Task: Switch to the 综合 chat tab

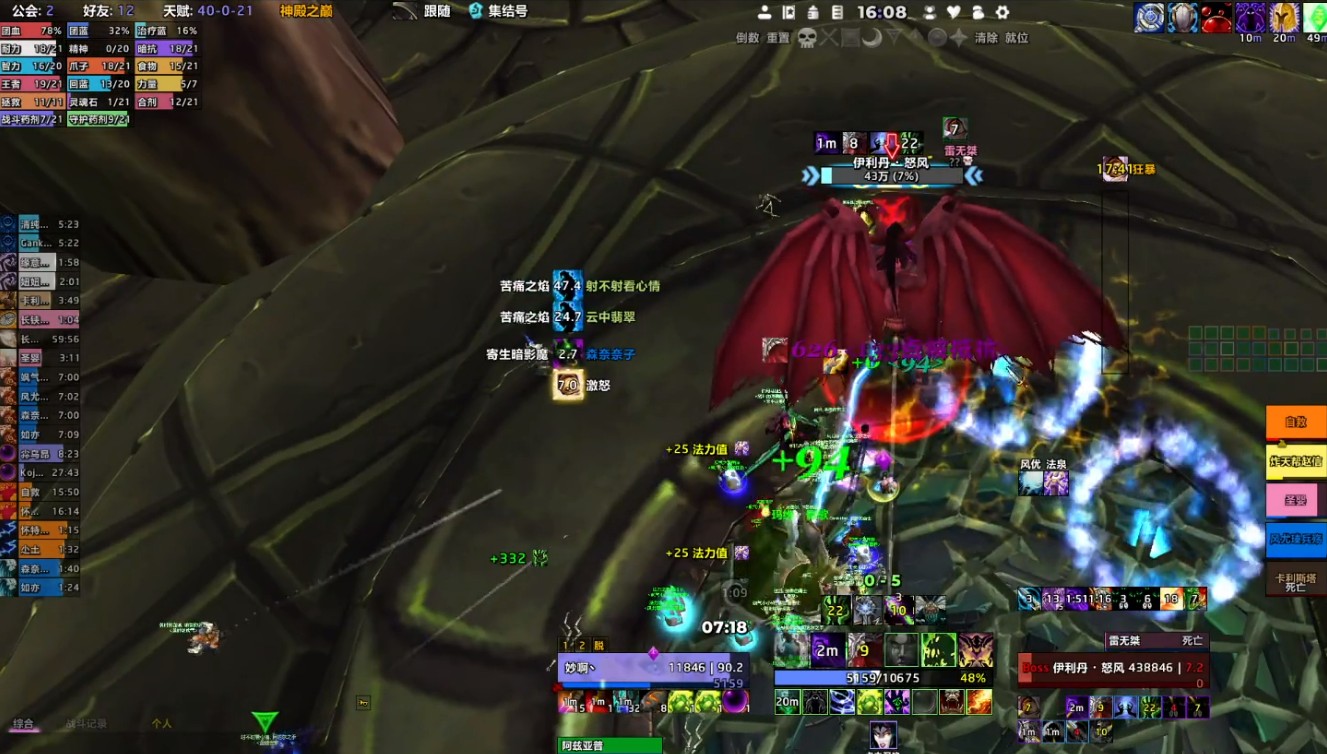Action: pyautogui.click(x=23, y=723)
